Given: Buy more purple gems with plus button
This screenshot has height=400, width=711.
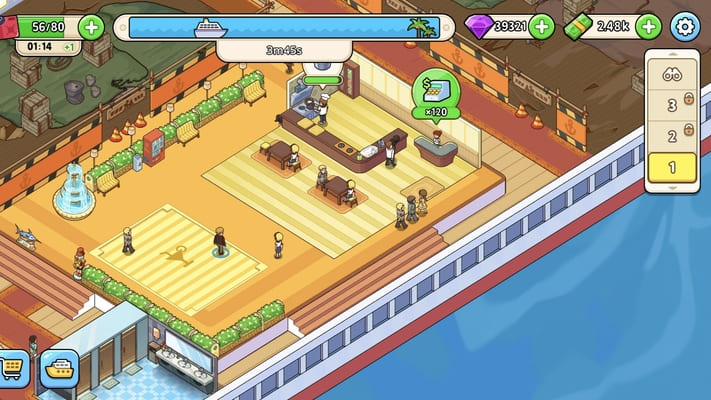Looking at the screenshot, I should click(x=542, y=27).
